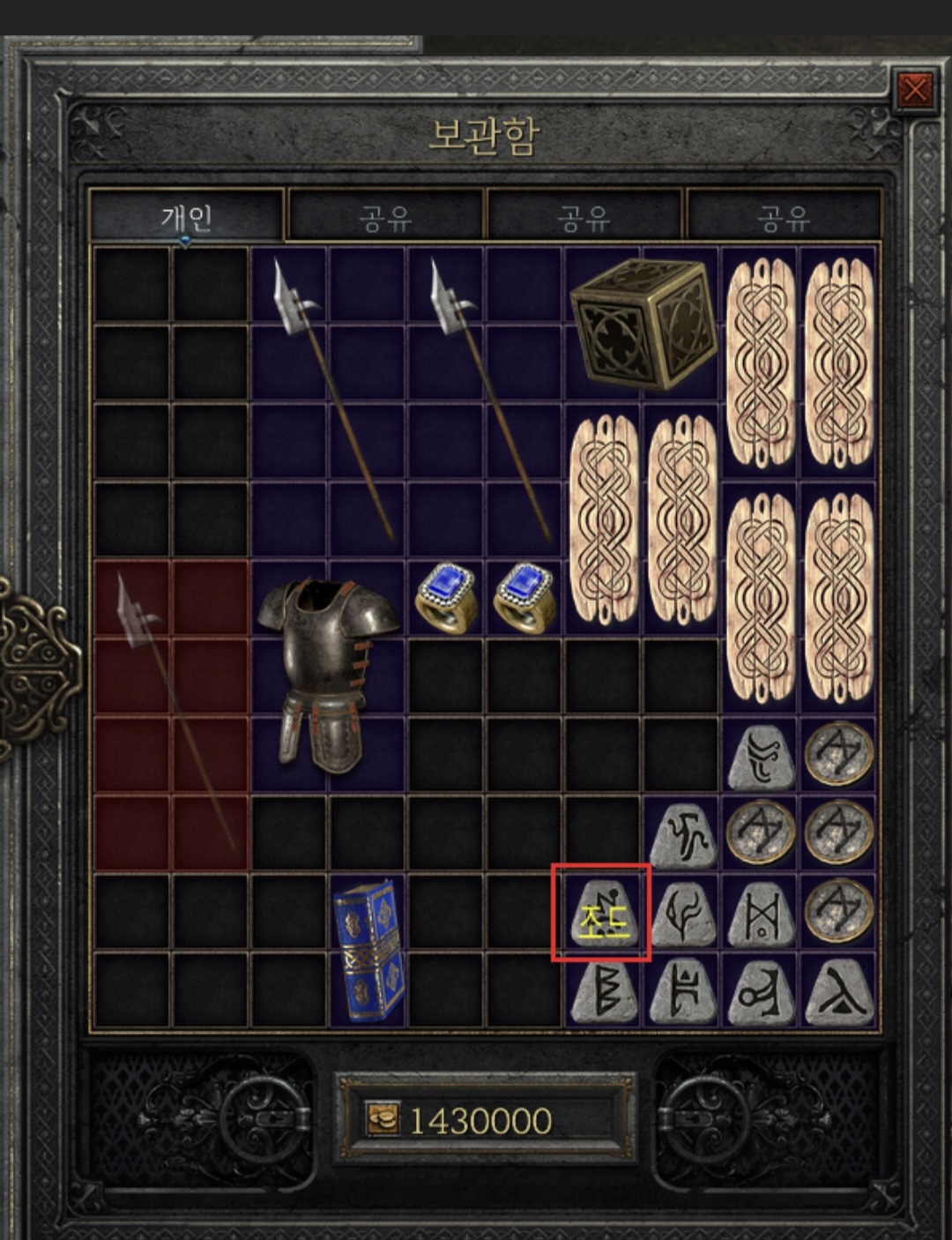Select the blue tome book
Screen dimensions: 952x1240
tap(368, 950)
